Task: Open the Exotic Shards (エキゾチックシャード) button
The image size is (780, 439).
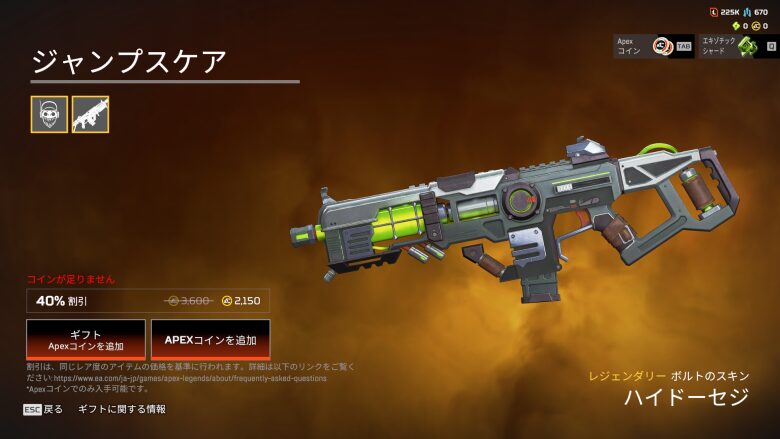Action: pyautogui.click(x=740, y=46)
